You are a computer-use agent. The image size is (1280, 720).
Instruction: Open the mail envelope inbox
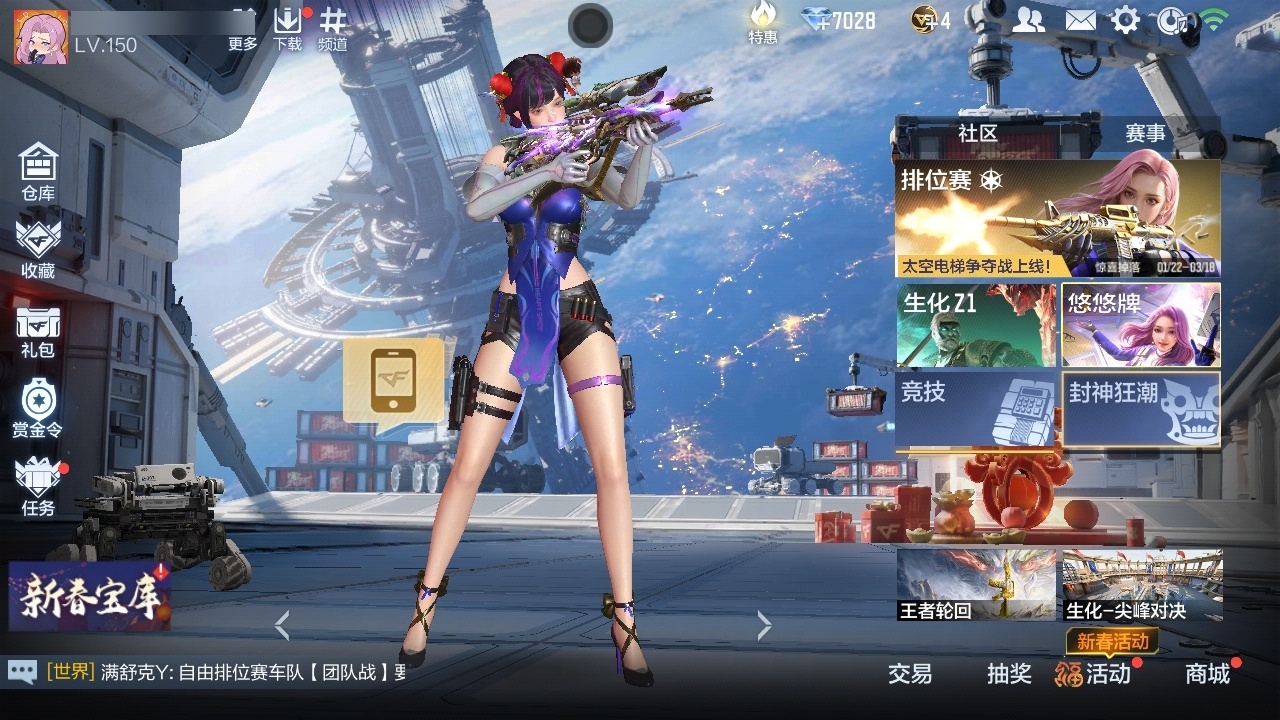1080,20
